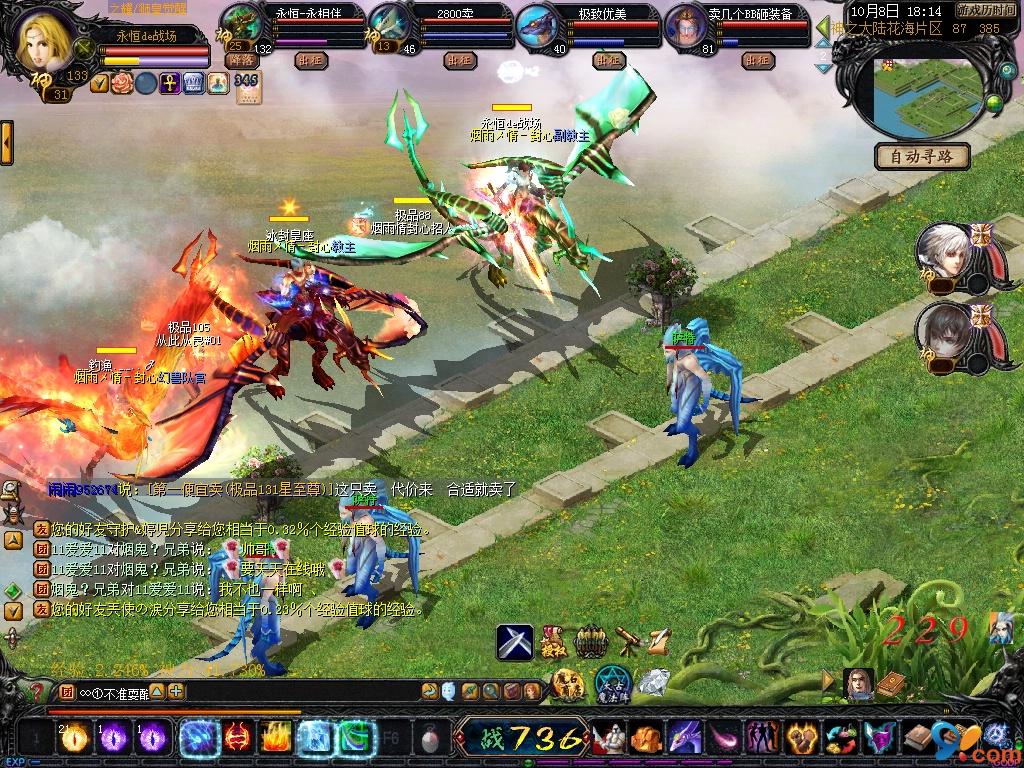
Task: Open the 太古魔法阵 pentagram icon
Action: coord(611,684)
